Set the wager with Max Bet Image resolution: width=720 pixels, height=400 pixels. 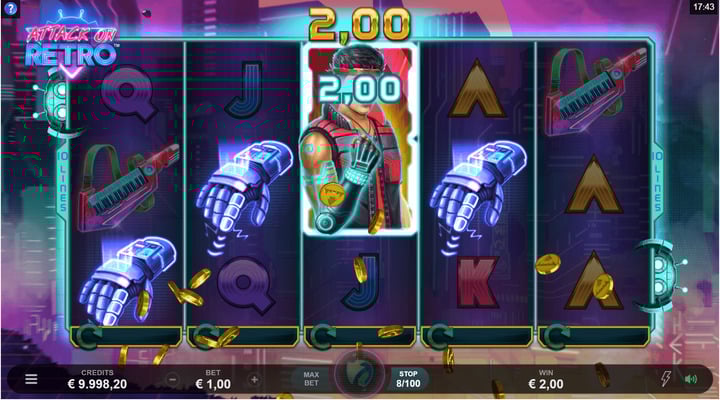tap(311, 379)
